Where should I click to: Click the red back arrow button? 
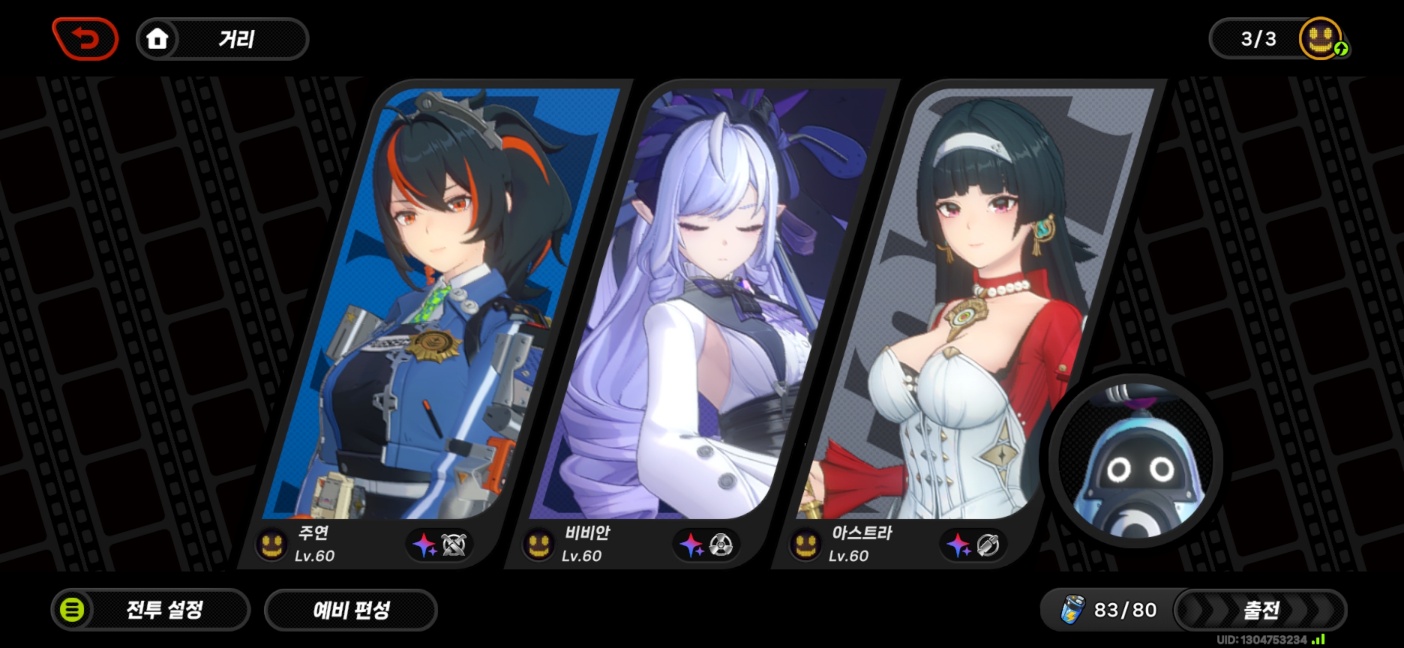85,39
